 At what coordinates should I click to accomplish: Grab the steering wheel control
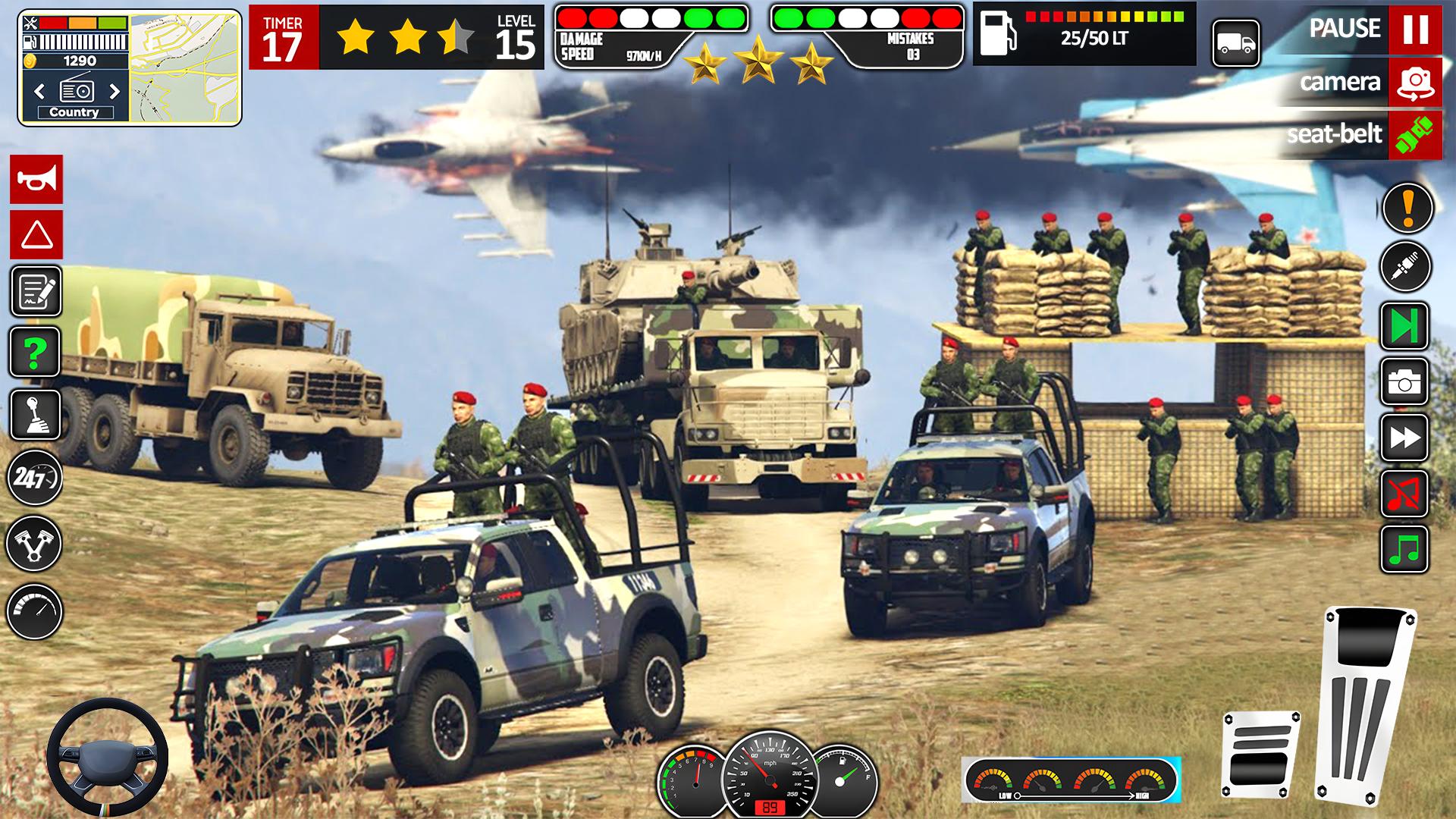(107, 757)
